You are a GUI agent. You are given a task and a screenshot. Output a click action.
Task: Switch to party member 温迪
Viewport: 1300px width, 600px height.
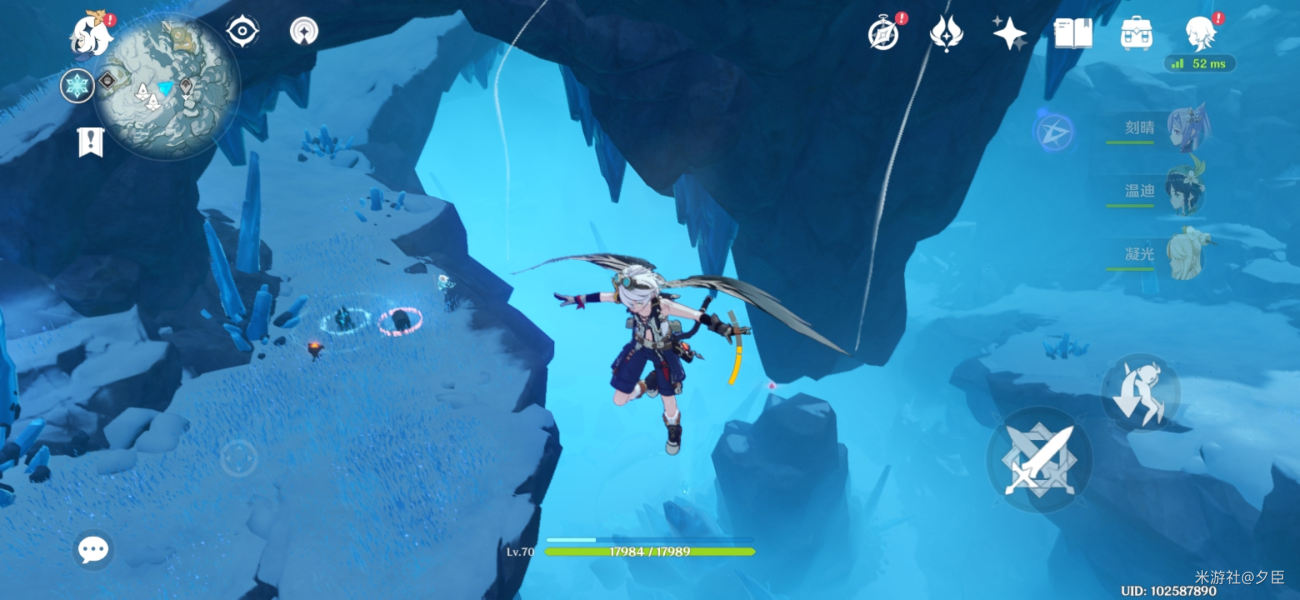pos(1186,190)
